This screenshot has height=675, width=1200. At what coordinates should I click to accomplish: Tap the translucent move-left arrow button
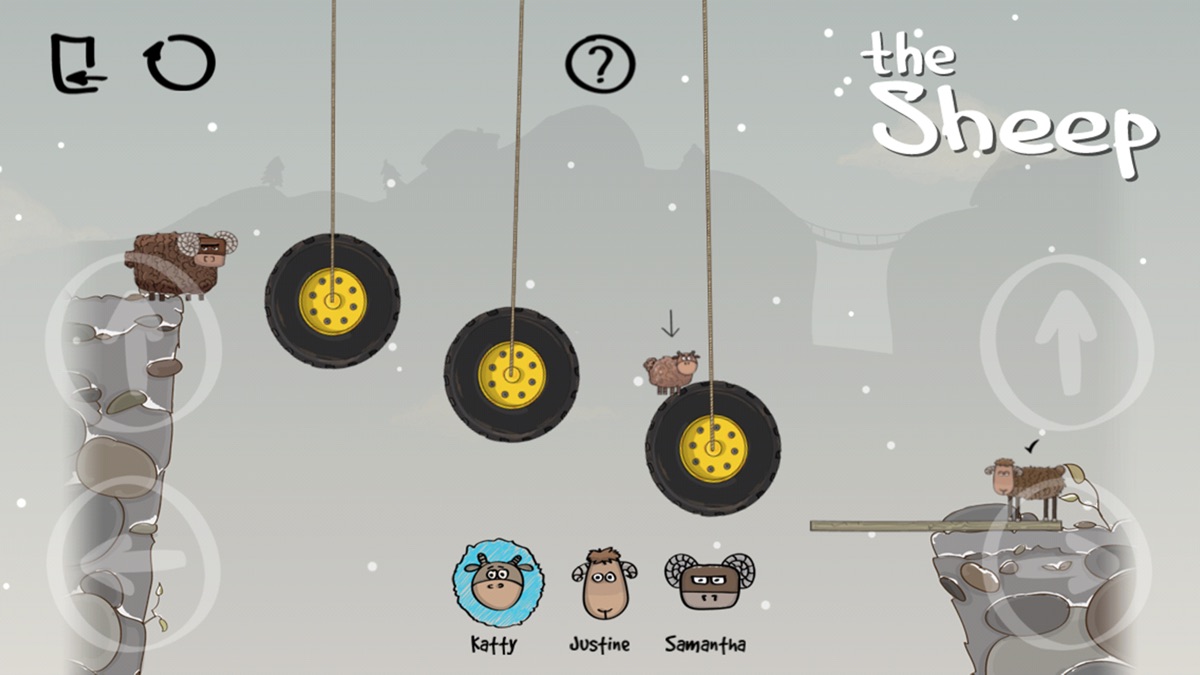click(x=133, y=565)
